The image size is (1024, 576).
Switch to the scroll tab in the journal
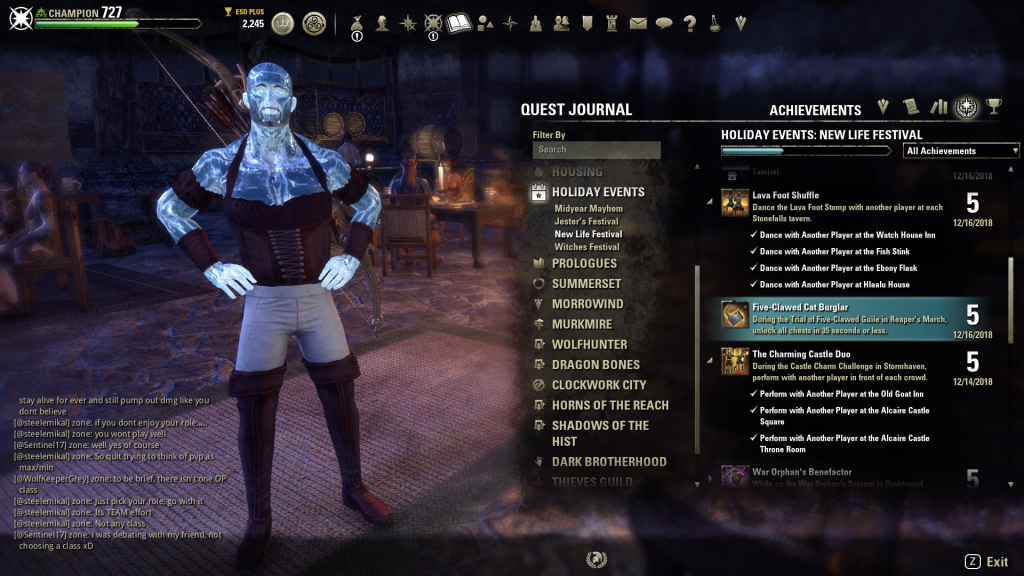point(910,108)
